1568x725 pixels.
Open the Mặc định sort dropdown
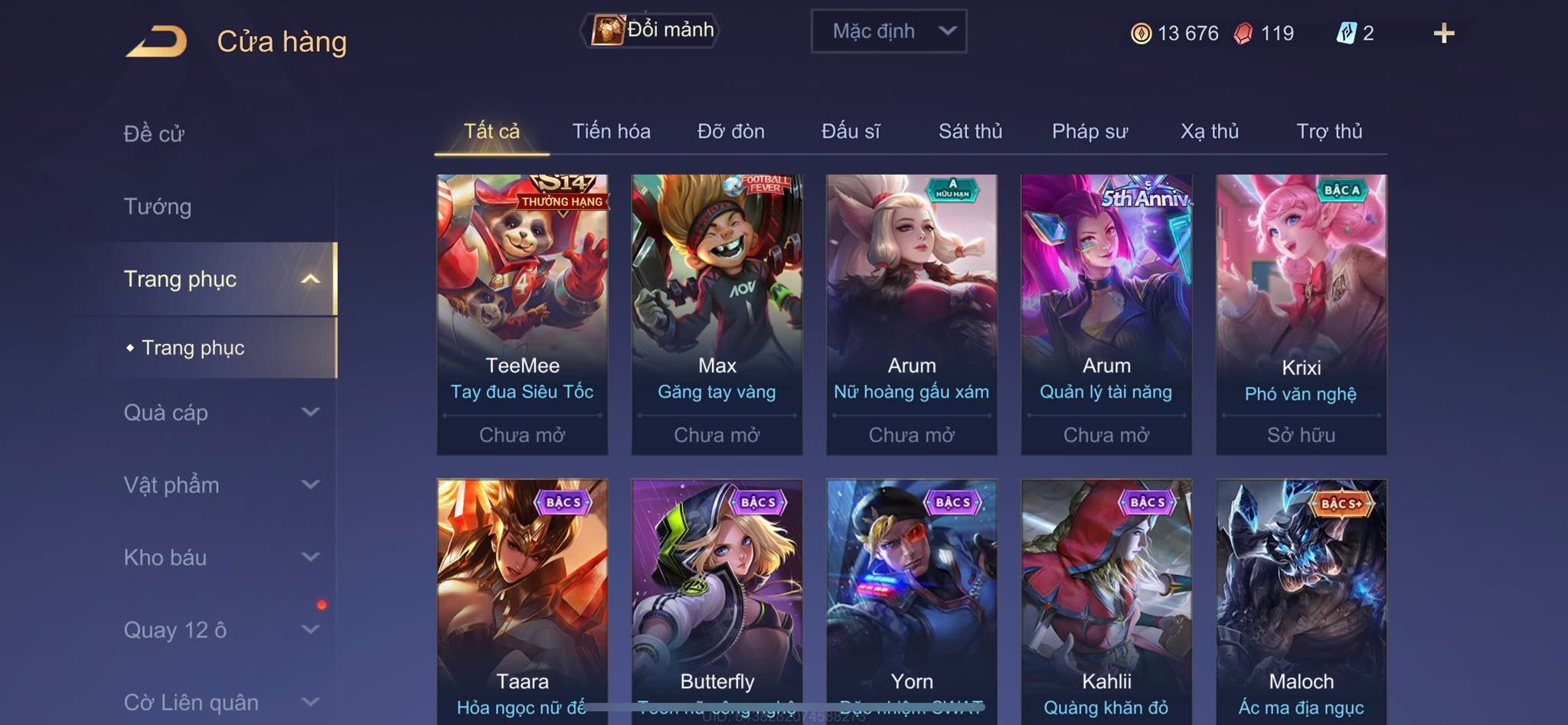point(888,31)
